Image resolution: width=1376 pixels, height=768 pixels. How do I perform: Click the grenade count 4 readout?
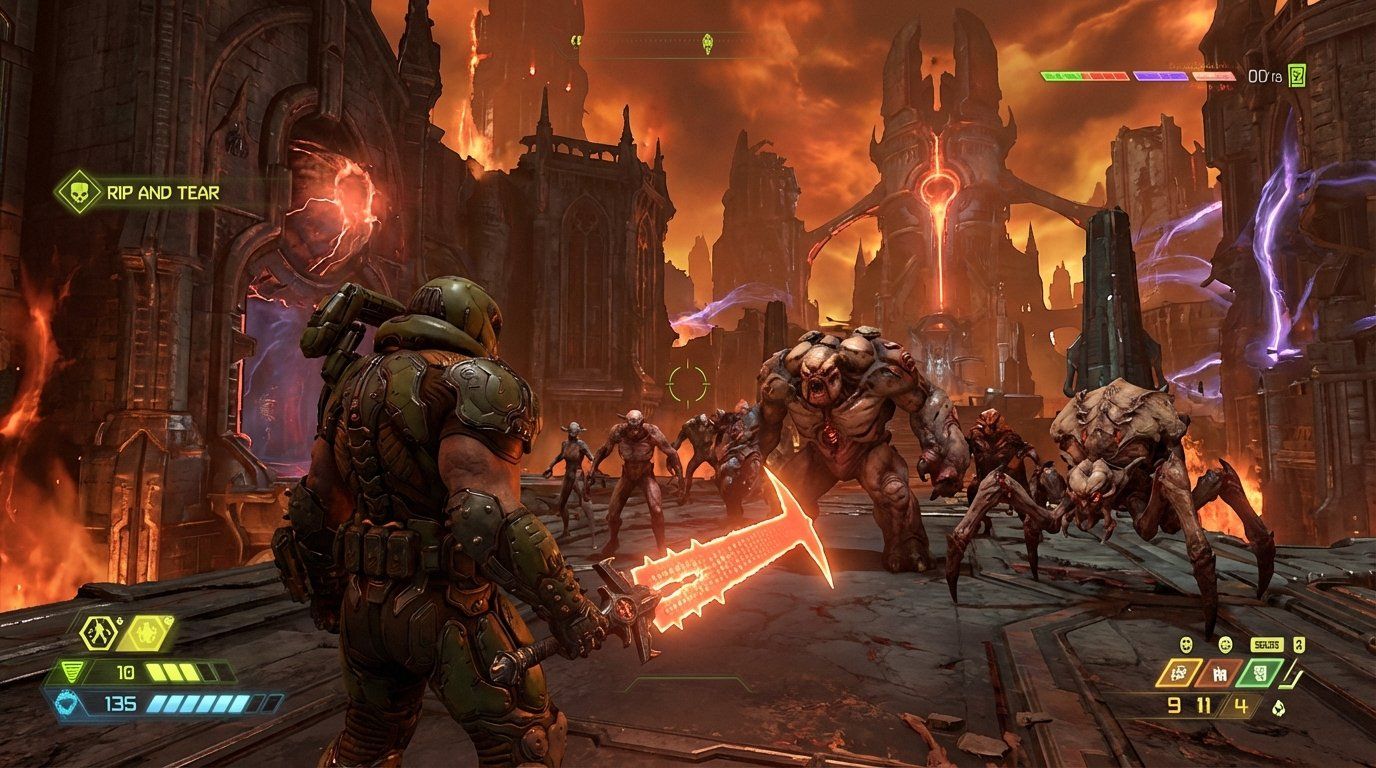1239,705
